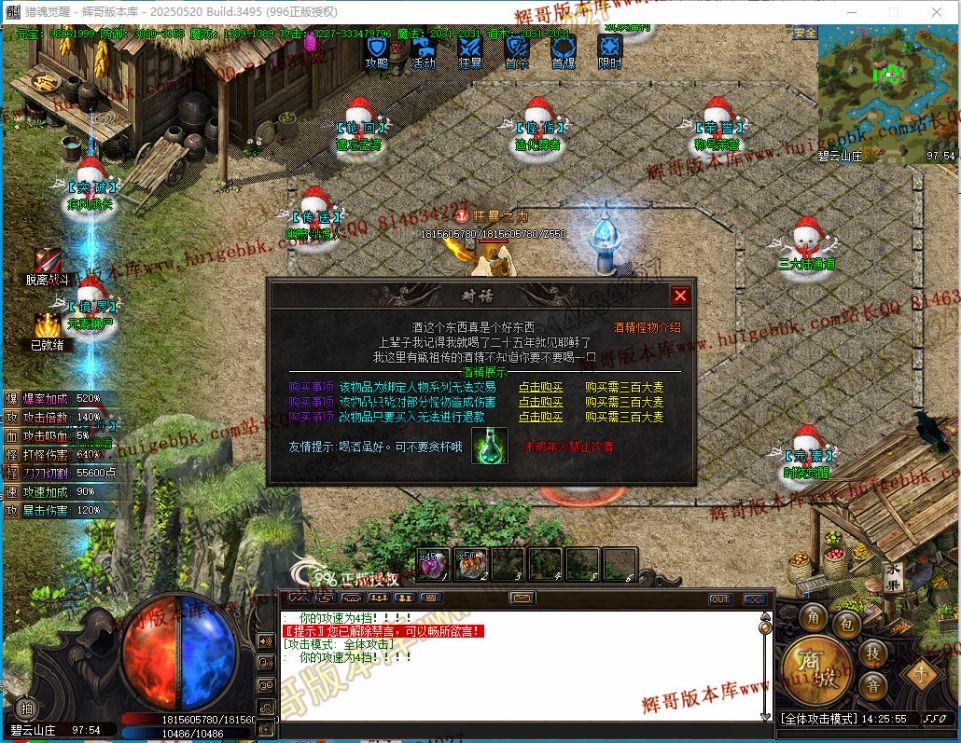This screenshot has width=961, height=743.
Task: Open the 包 bag button
Action: 847,625
